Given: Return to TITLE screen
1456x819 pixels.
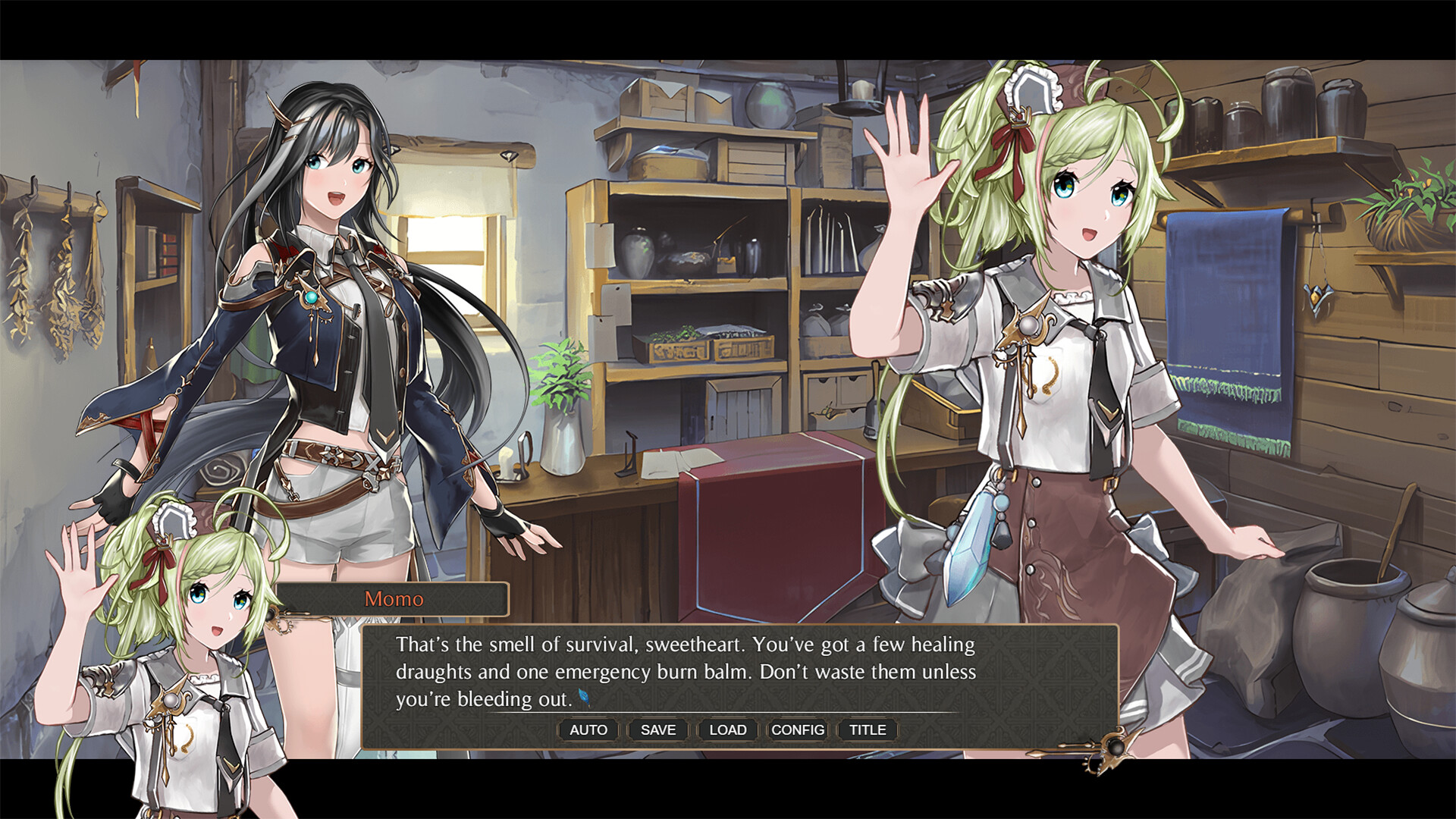Looking at the screenshot, I should (866, 730).
